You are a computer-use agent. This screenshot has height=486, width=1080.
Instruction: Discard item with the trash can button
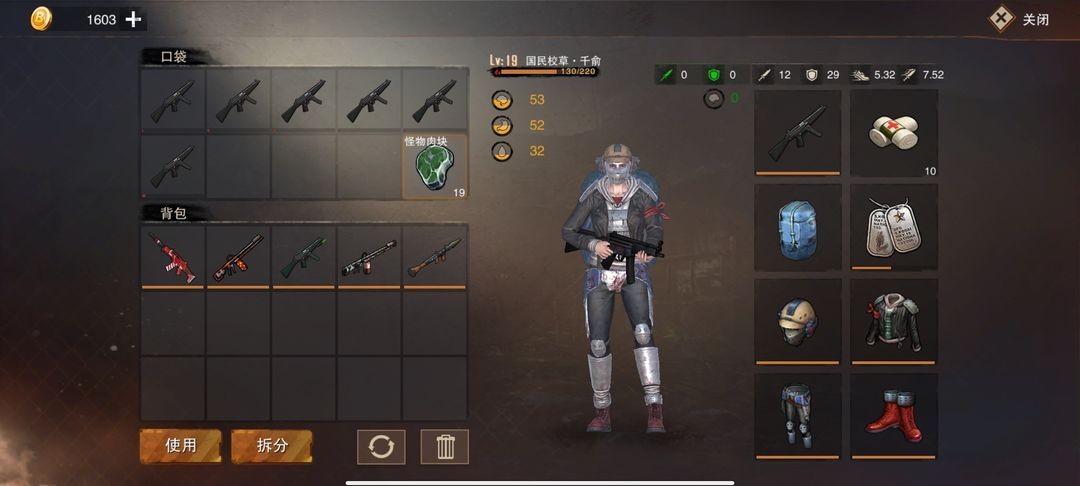(x=445, y=446)
